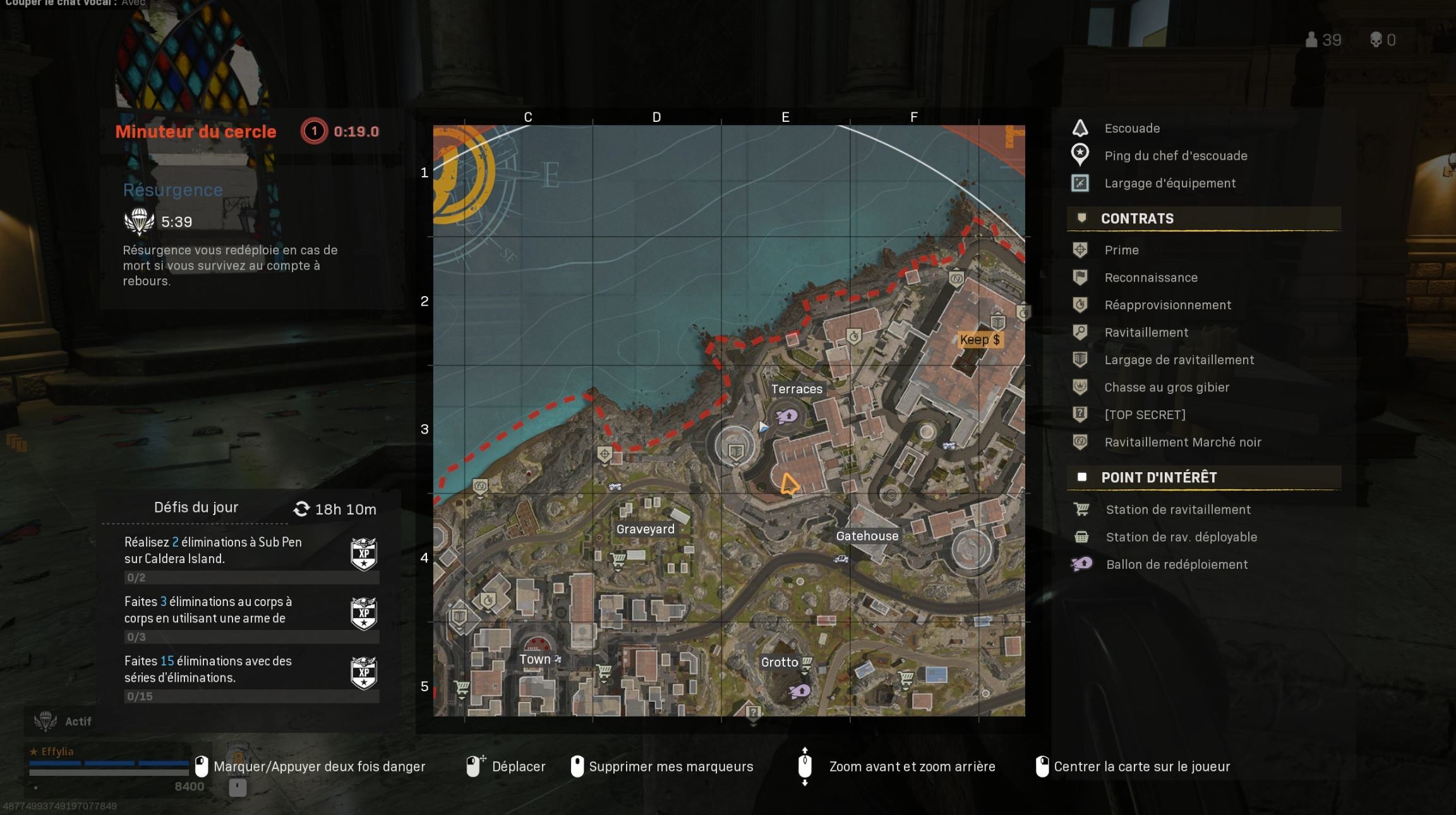Toggle the Ping du chef d'escouade option
This screenshot has height=815, width=1456.
(1080, 155)
